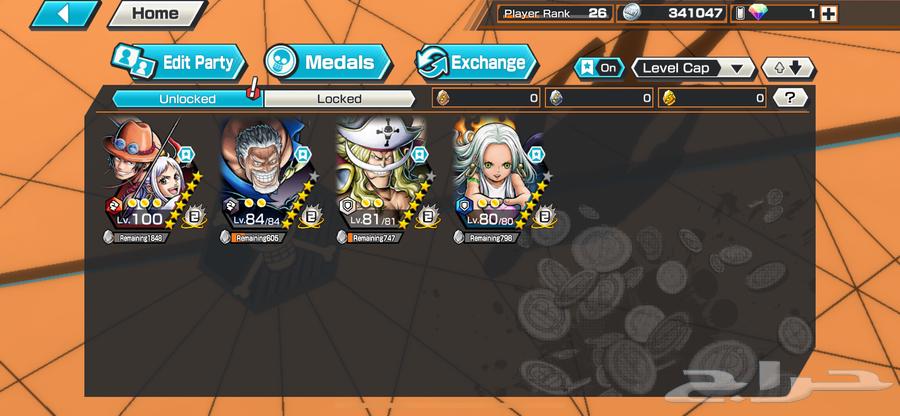Toggle the bookmark On filter

tap(598, 68)
